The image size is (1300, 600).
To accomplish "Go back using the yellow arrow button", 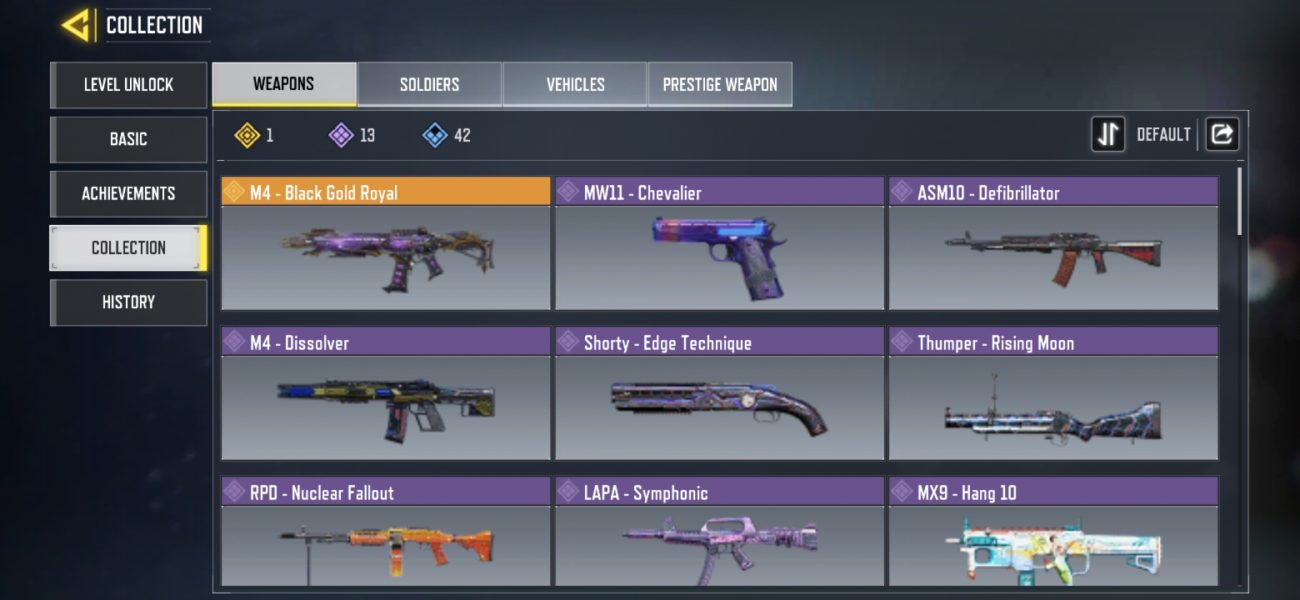I will (x=78, y=26).
